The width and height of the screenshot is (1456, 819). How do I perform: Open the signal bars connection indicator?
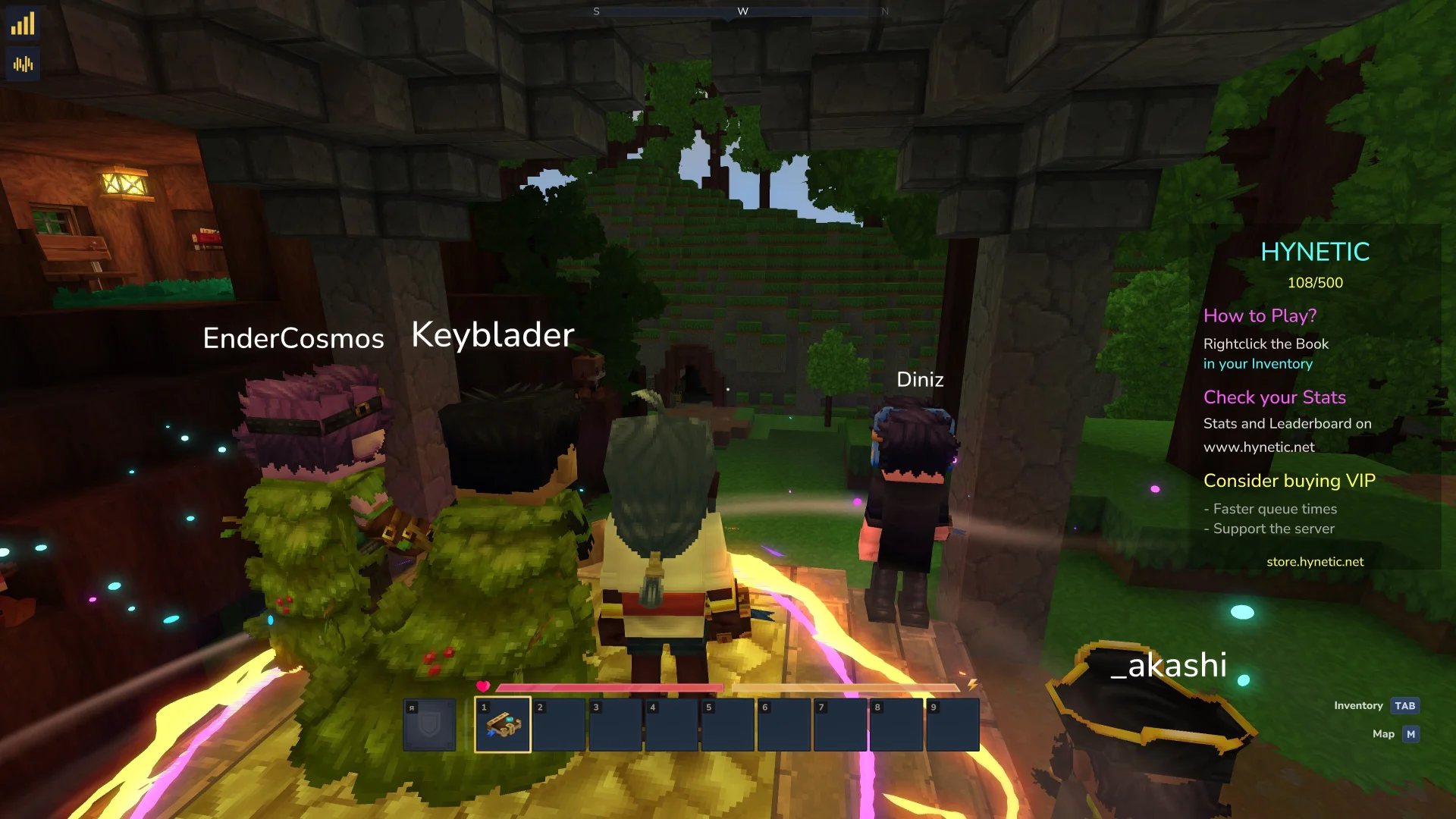pos(23,24)
